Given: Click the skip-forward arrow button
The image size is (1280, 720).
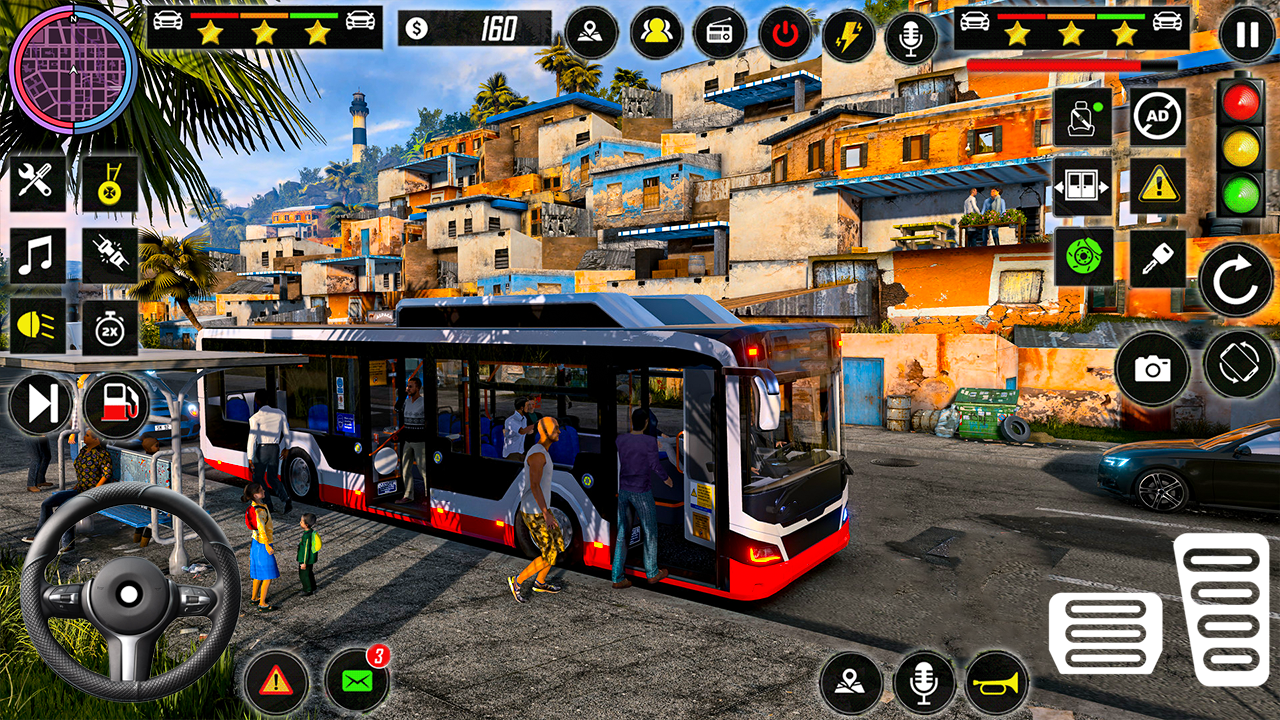Looking at the screenshot, I should (42, 404).
